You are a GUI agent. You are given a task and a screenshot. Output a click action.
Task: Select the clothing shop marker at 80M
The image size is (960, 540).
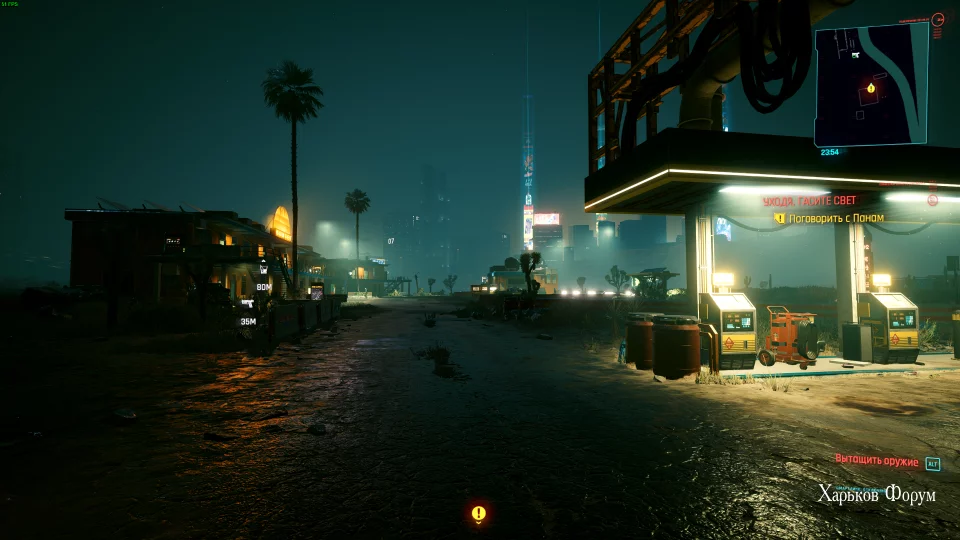[x=263, y=268]
